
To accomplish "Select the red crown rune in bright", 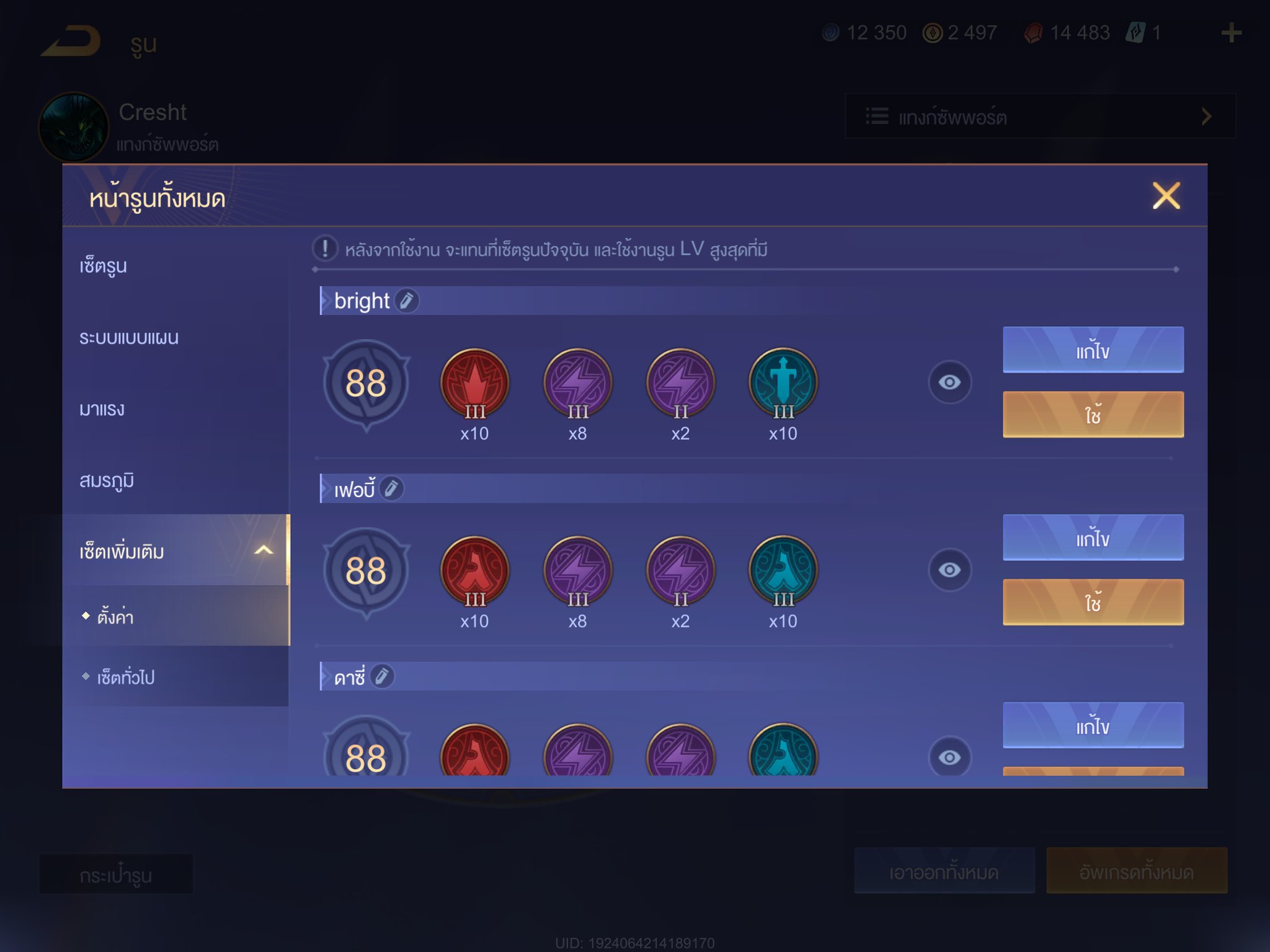I will point(475,382).
